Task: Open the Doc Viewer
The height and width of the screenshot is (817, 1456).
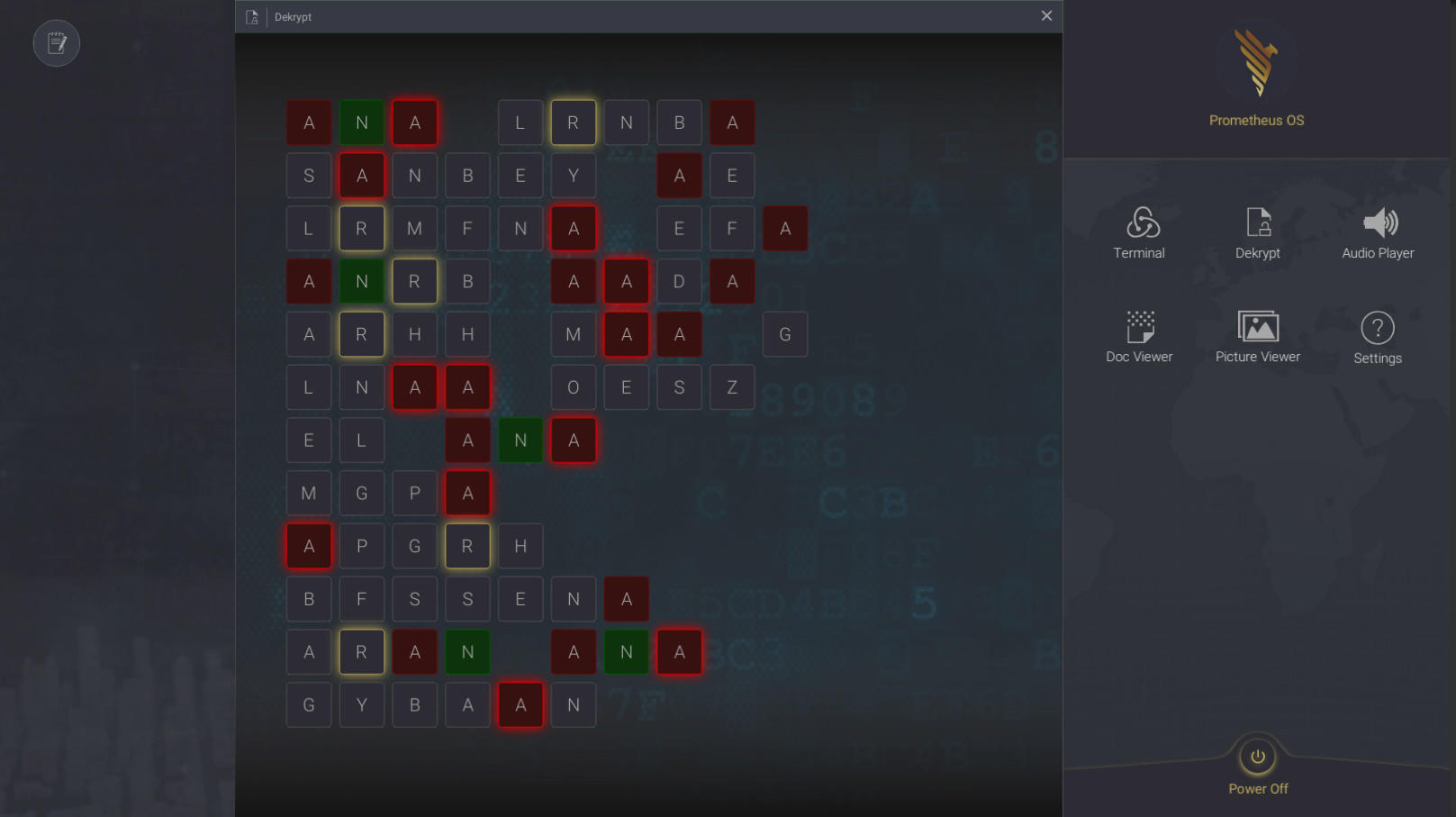Action: coord(1139,338)
